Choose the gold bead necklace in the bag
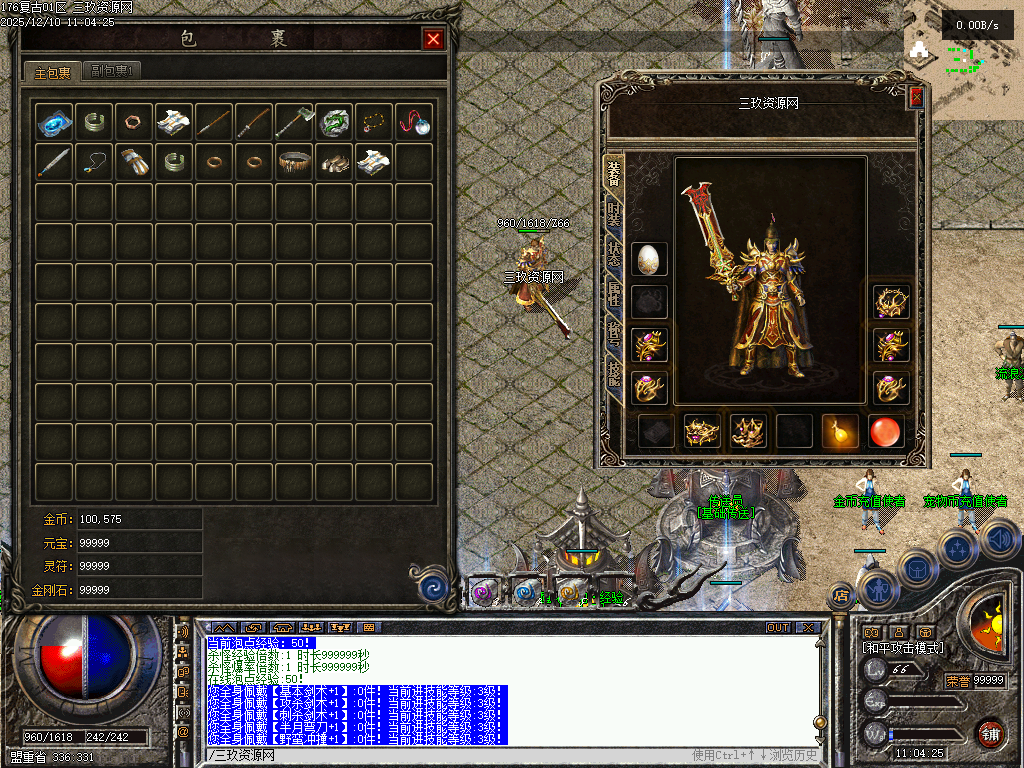 click(374, 122)
